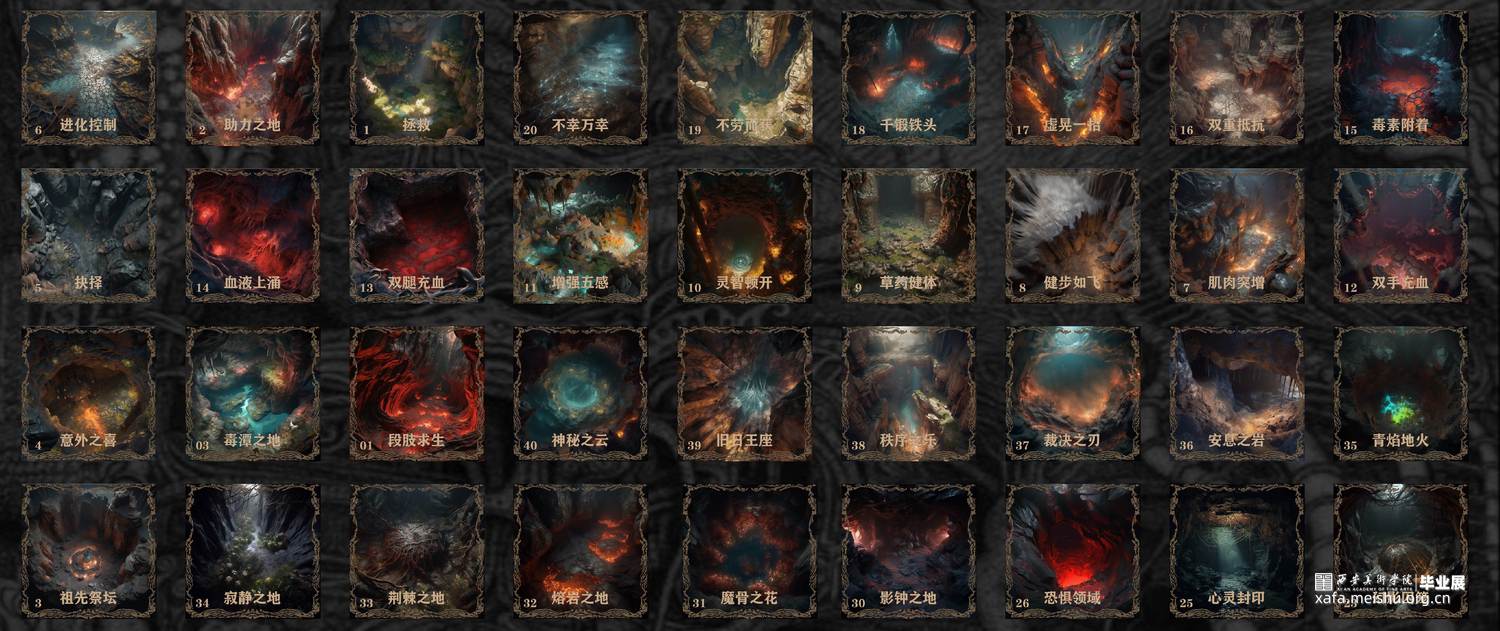Choose the 祖先祭坛 card
The height and width of the screenshot is (631, 1500).
point(88,550)
